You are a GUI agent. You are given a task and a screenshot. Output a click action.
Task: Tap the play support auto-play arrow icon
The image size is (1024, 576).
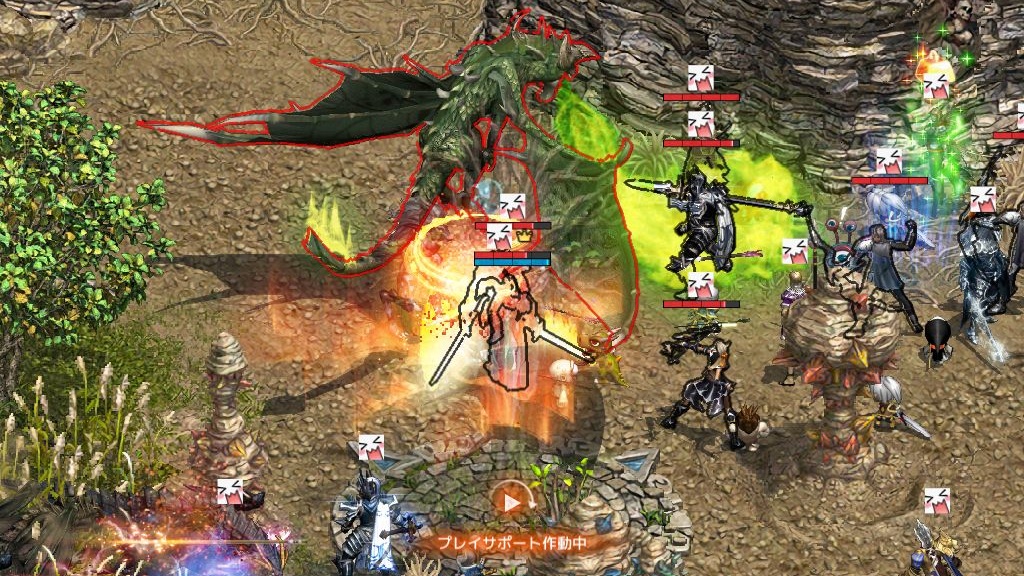coord(511,501)
